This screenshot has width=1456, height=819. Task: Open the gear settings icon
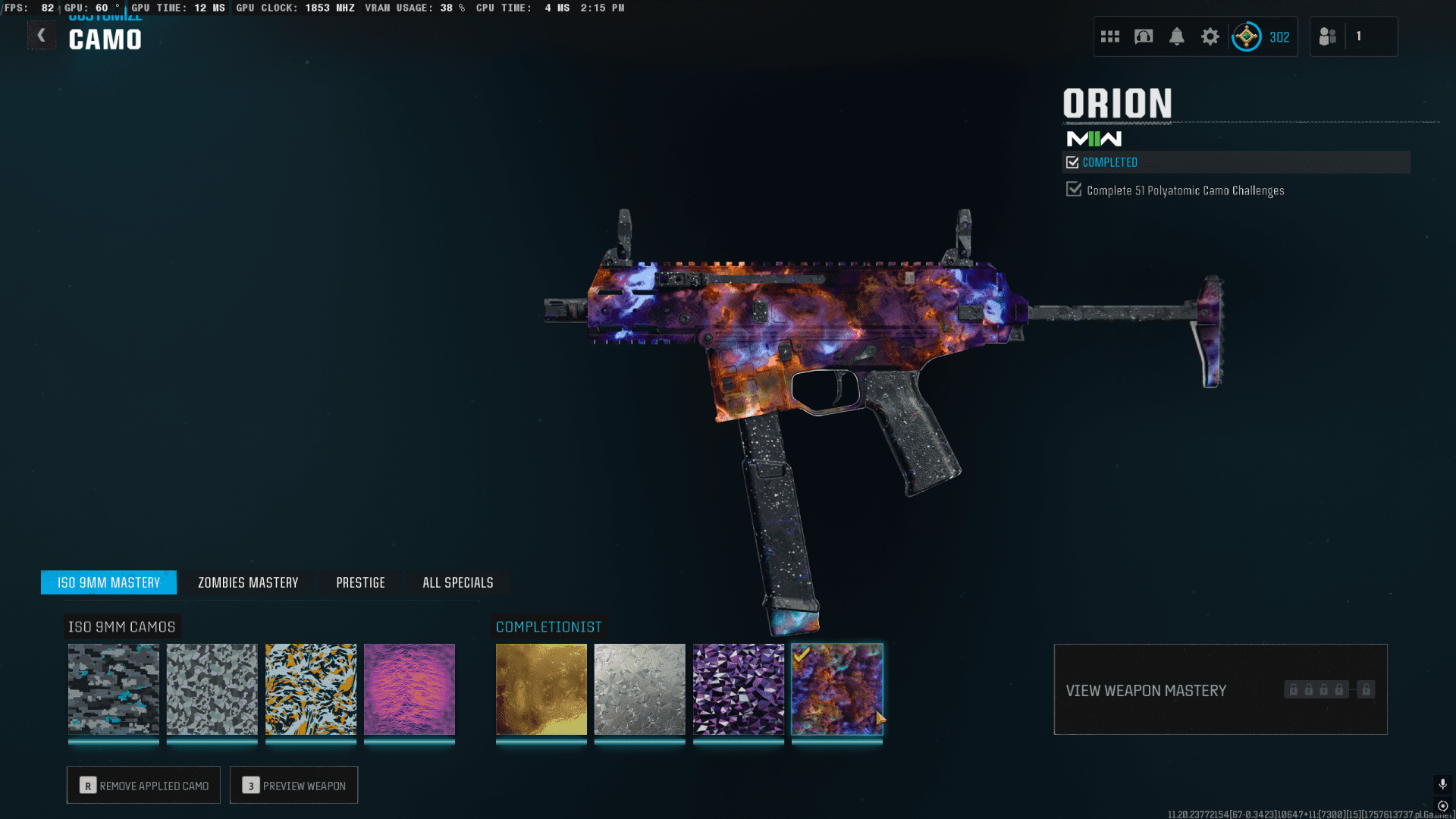[1210, 36]
